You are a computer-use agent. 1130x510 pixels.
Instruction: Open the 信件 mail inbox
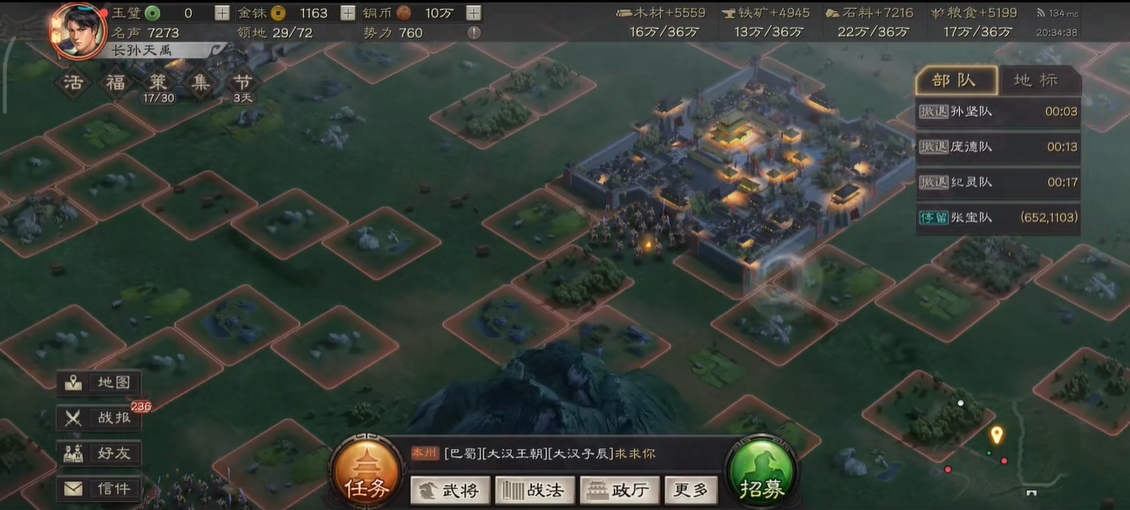tap(99, 489)
